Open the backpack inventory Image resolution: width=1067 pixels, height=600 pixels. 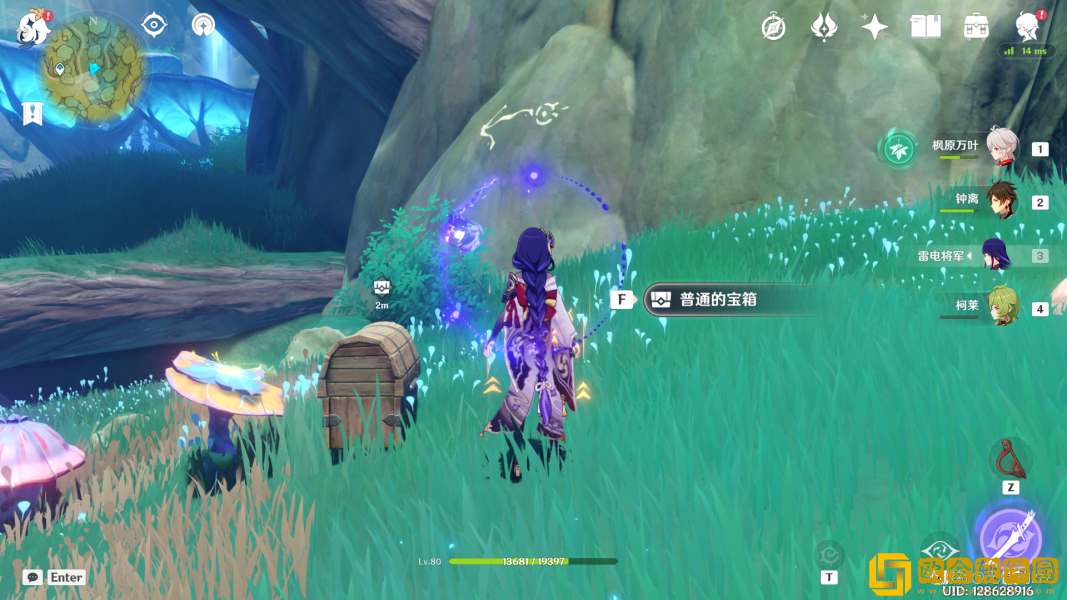point(976,27)
